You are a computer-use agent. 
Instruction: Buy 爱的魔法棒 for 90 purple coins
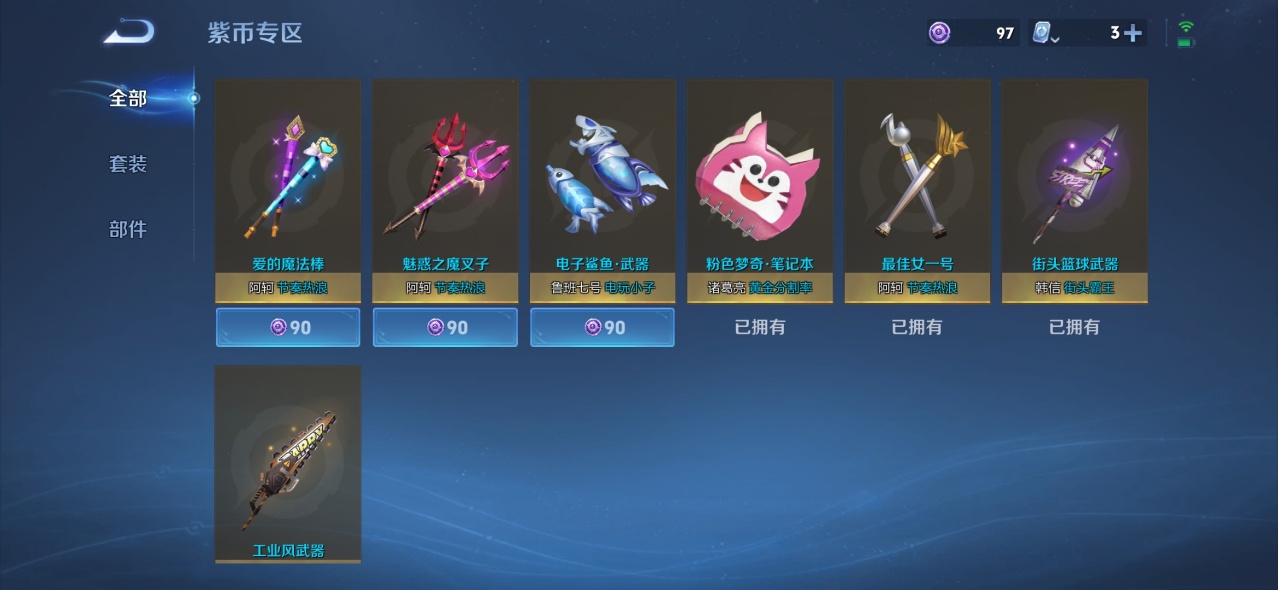[x=288, y=327]
